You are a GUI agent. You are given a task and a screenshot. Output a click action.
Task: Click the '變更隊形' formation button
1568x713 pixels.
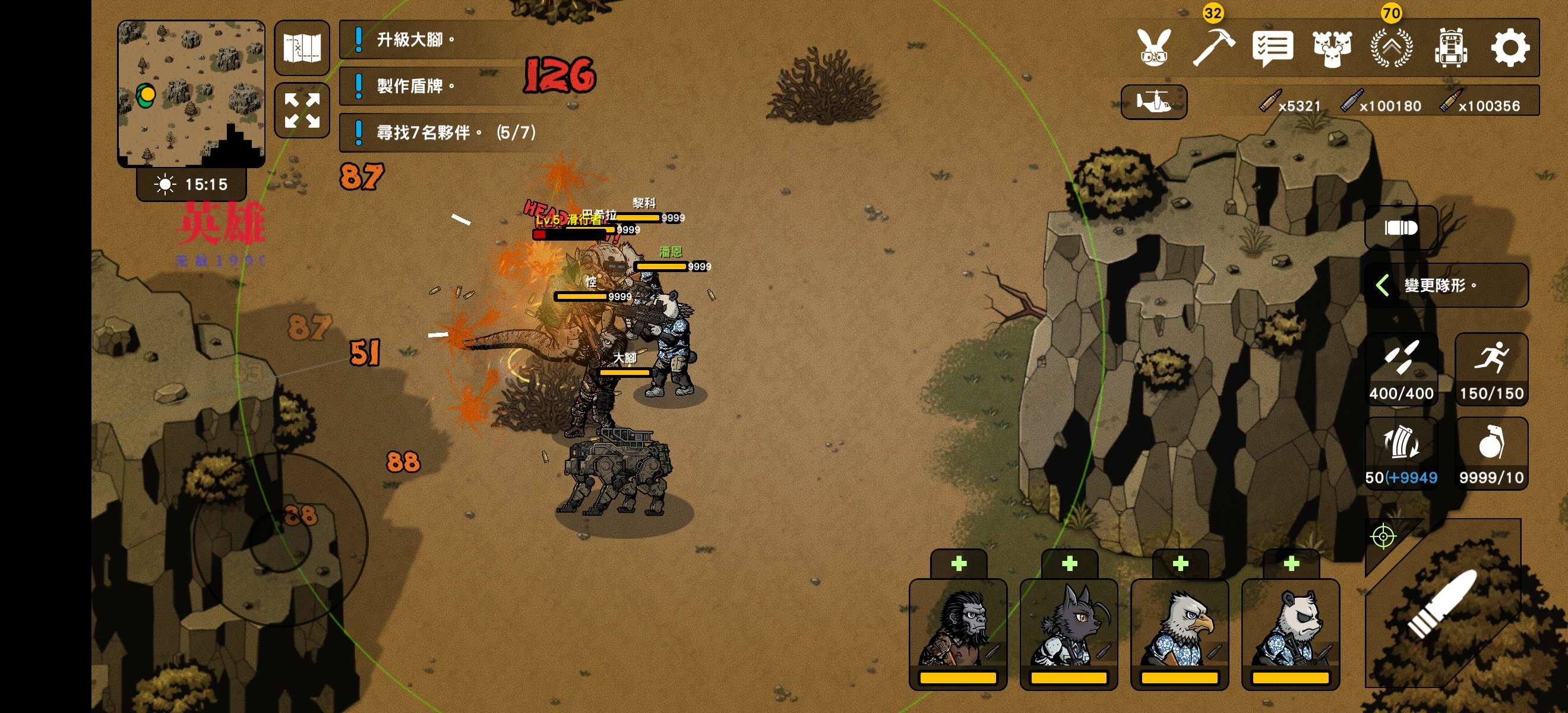tap(1446, 285)
